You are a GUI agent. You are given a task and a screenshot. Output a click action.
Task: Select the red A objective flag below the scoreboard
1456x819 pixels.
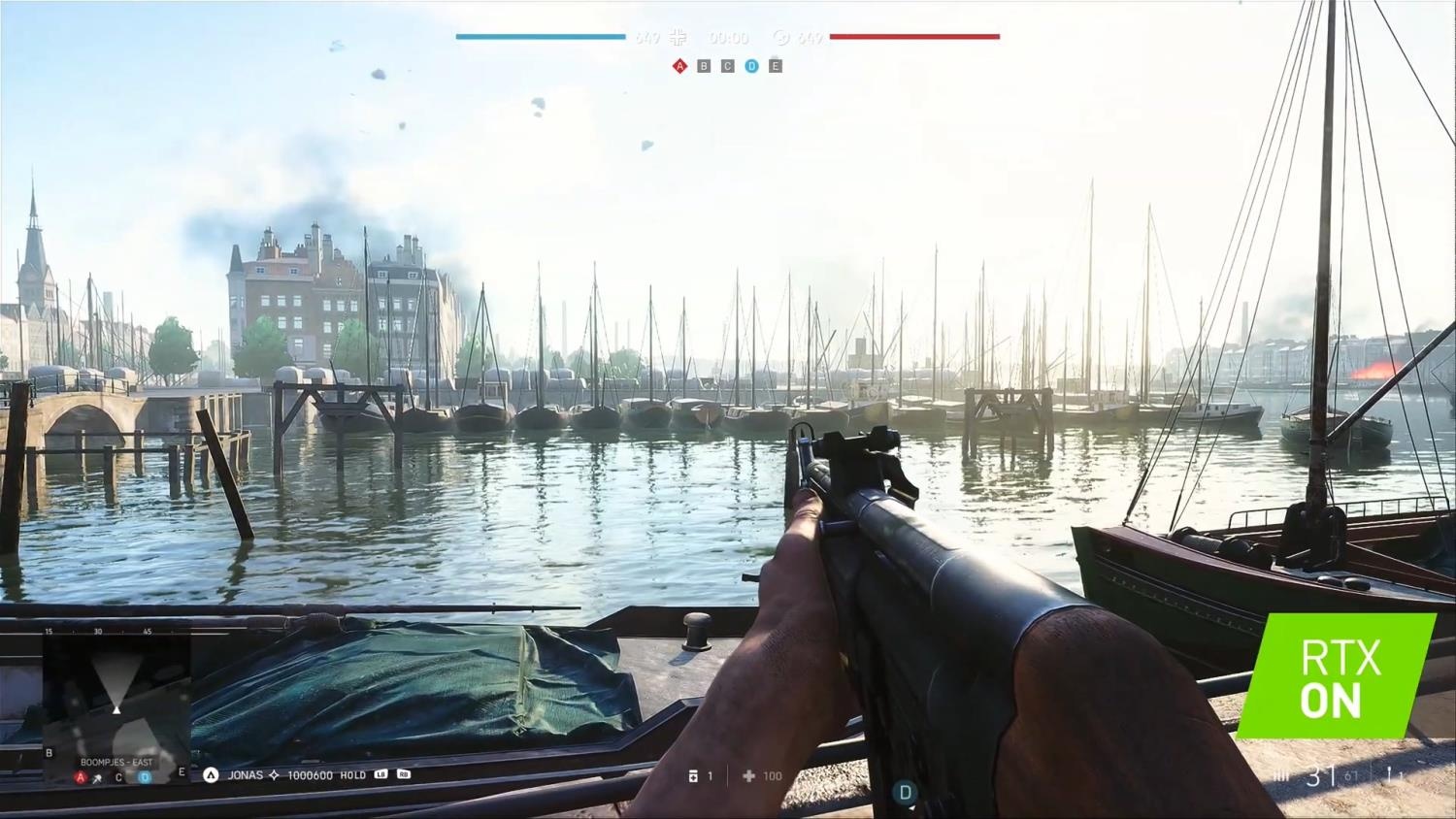pos(679,66)
